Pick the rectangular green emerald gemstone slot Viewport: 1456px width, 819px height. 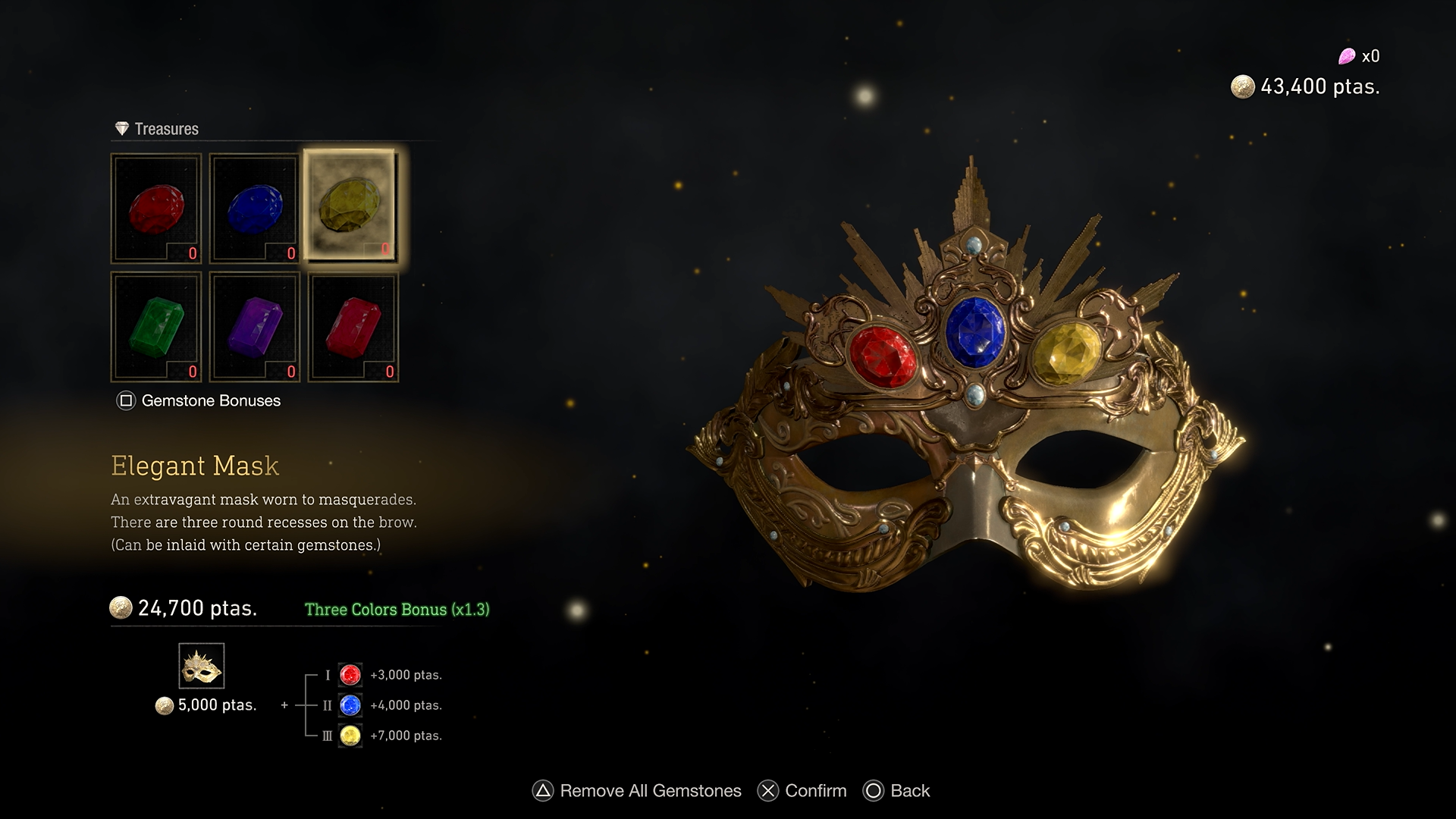[x=156, y=327]
